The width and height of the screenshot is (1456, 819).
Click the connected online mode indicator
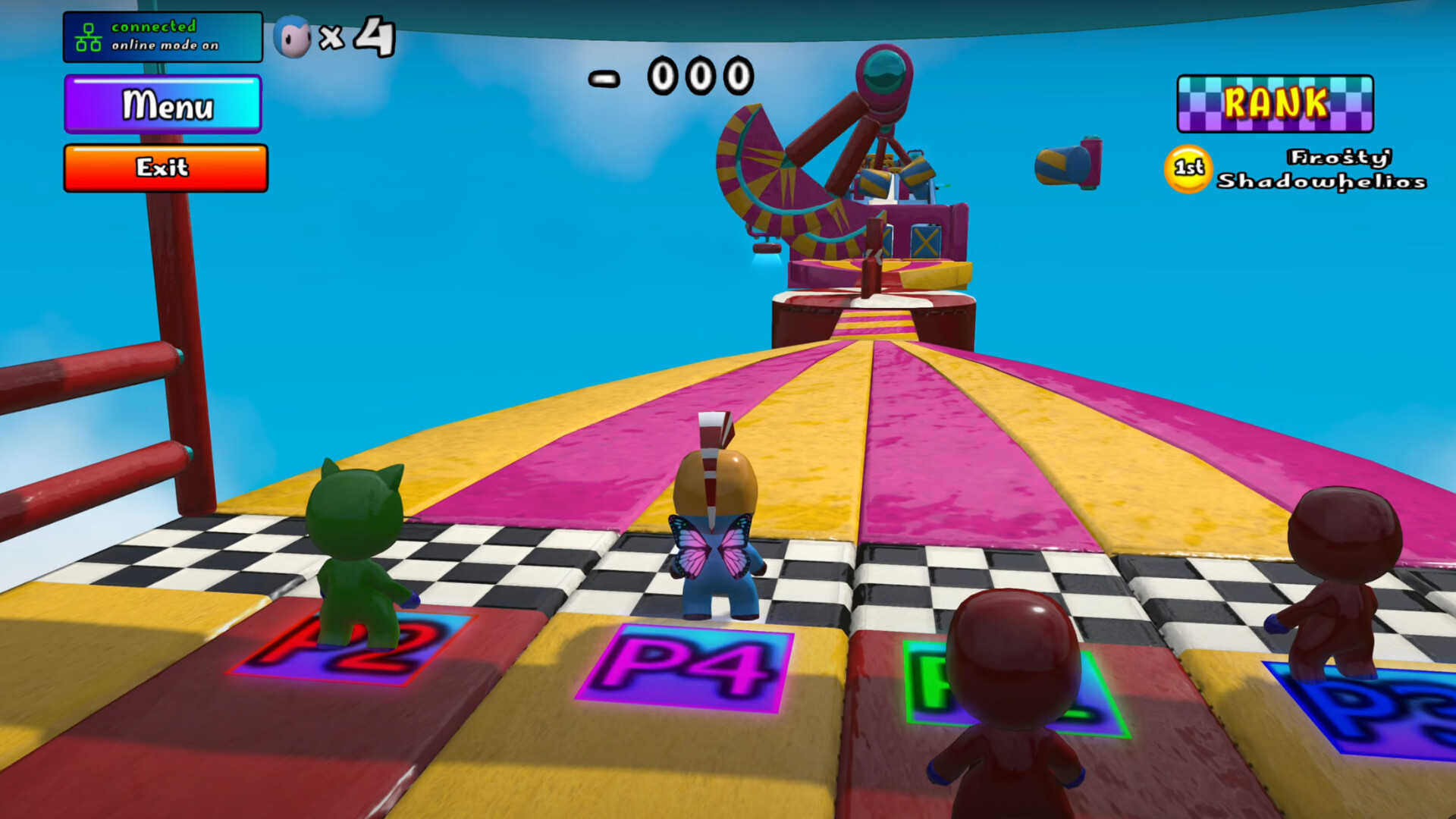[162, 36]
